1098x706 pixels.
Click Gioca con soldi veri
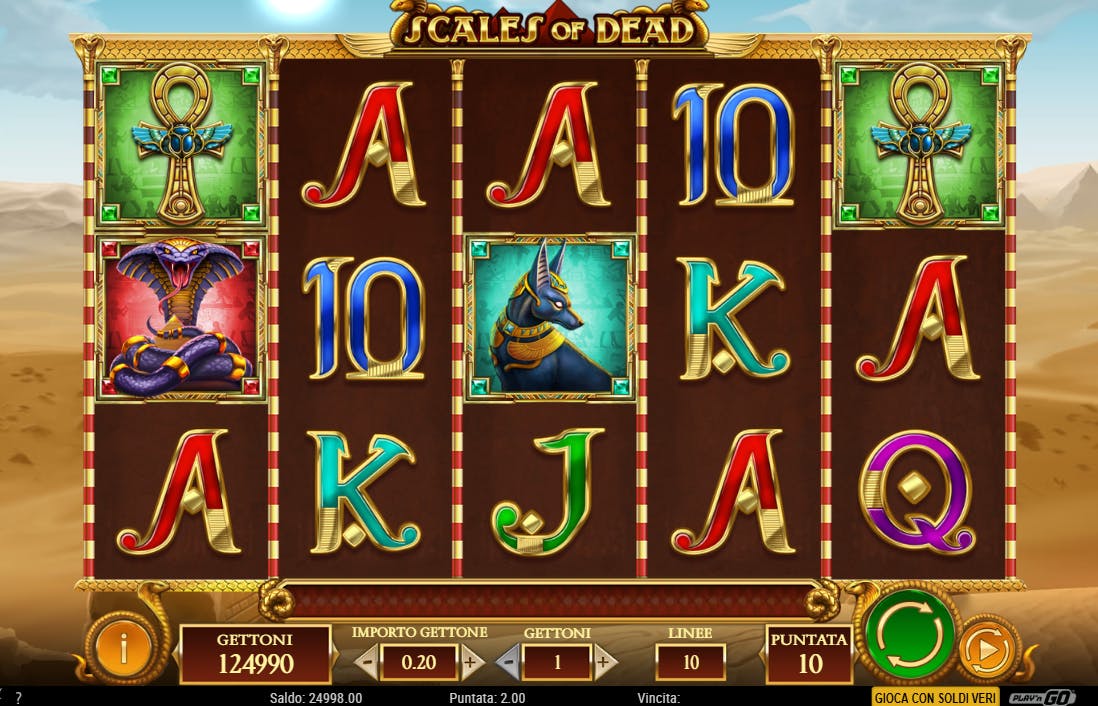coord(936,697)
